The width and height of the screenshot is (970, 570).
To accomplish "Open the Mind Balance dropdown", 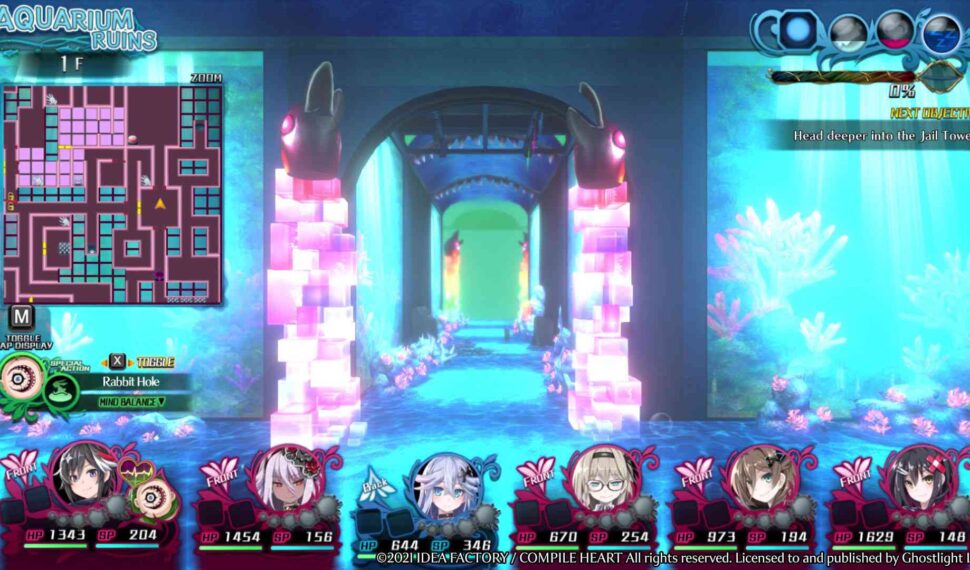I will 131,402.
